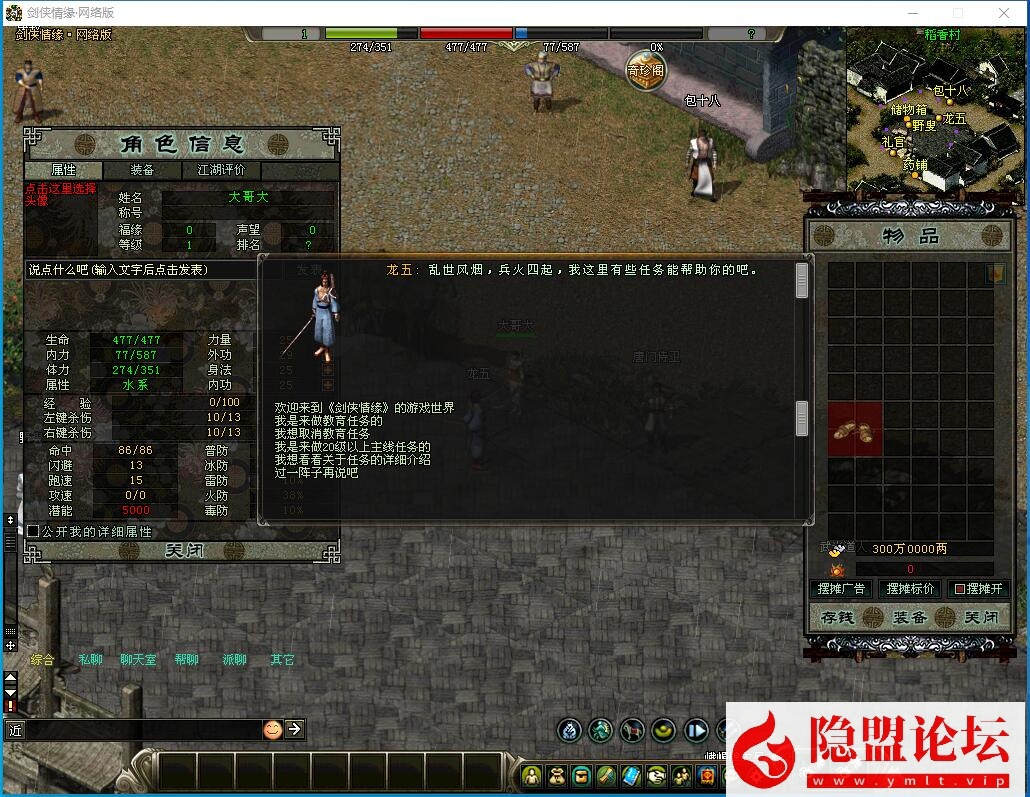
Task: Activate the horse mount icon
Action: point(632,730)
